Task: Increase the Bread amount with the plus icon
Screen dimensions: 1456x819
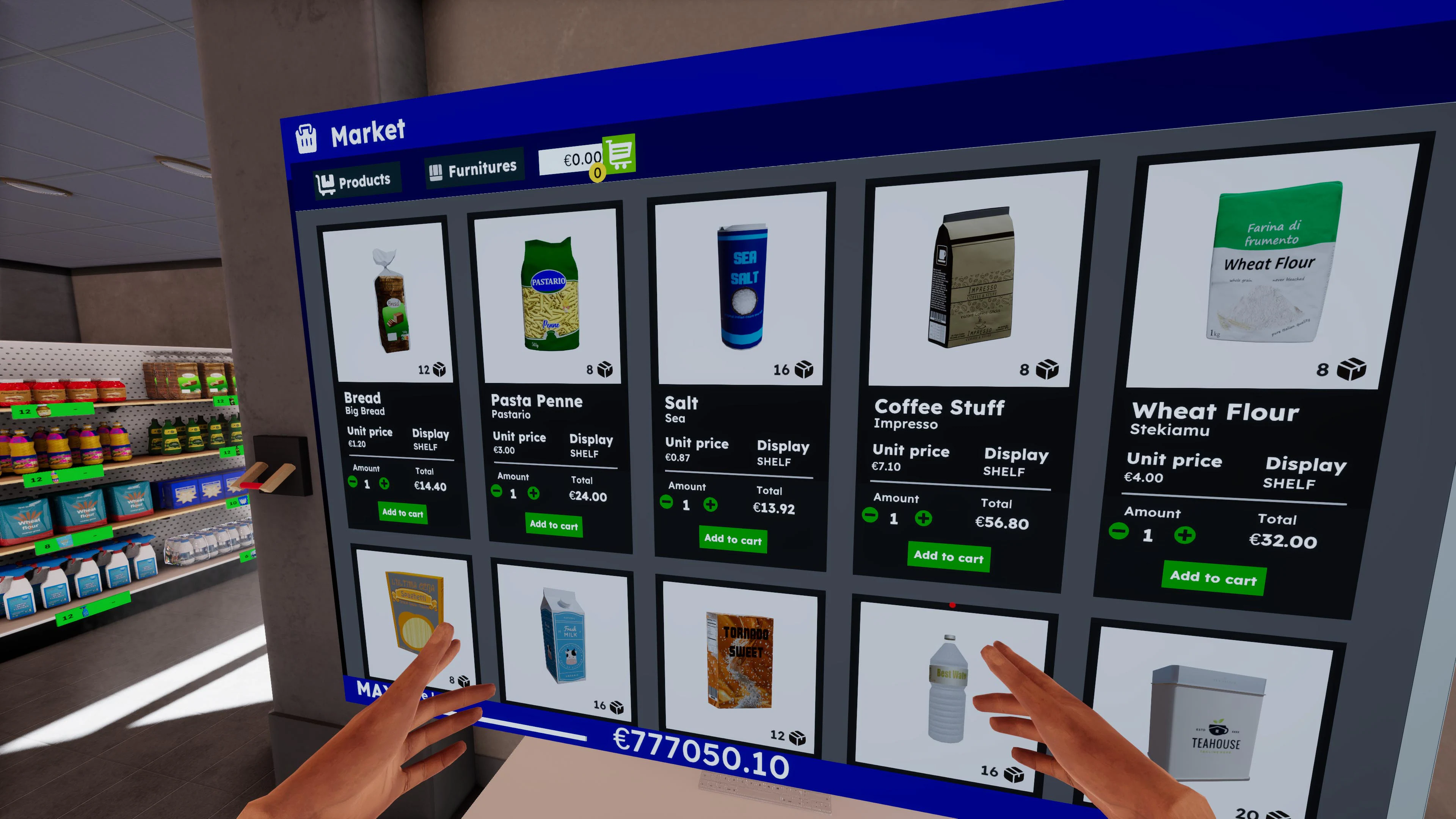Action: pyautogui.click(x=384, y=483)
